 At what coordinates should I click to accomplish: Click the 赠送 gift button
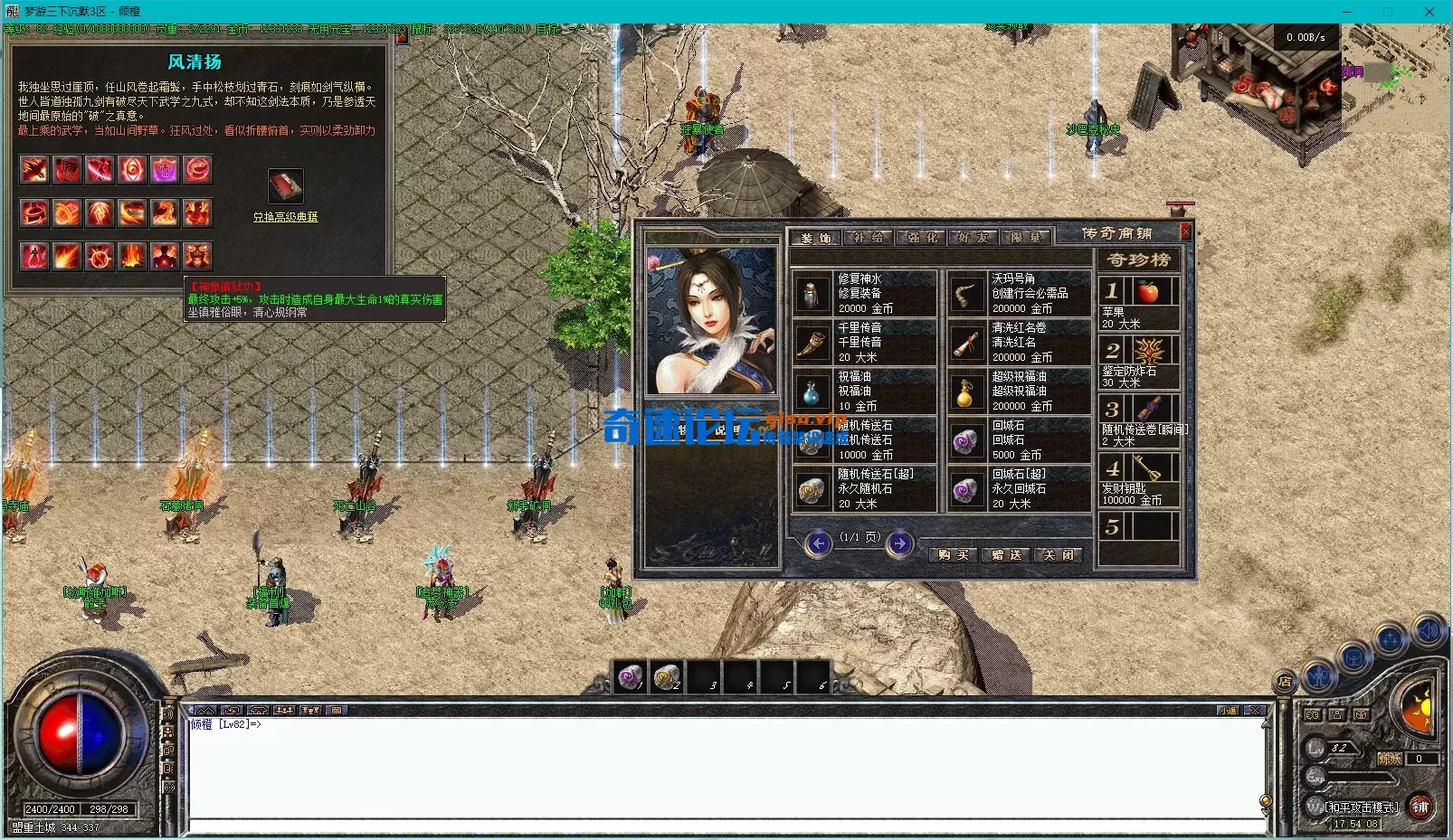1005,554
